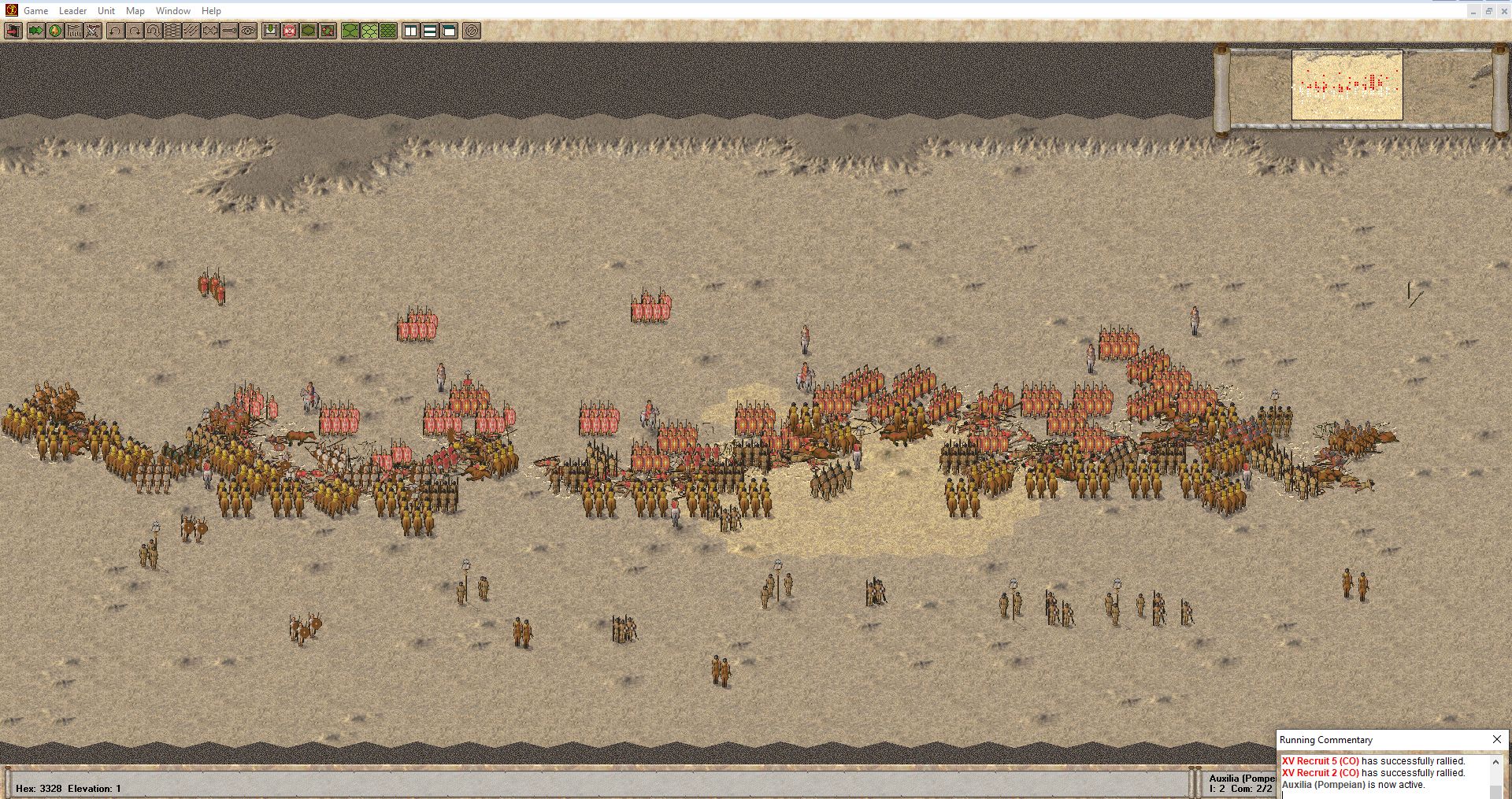Open the Window menu
This screenshot has width=1512, height=799.
coord(172,11)
